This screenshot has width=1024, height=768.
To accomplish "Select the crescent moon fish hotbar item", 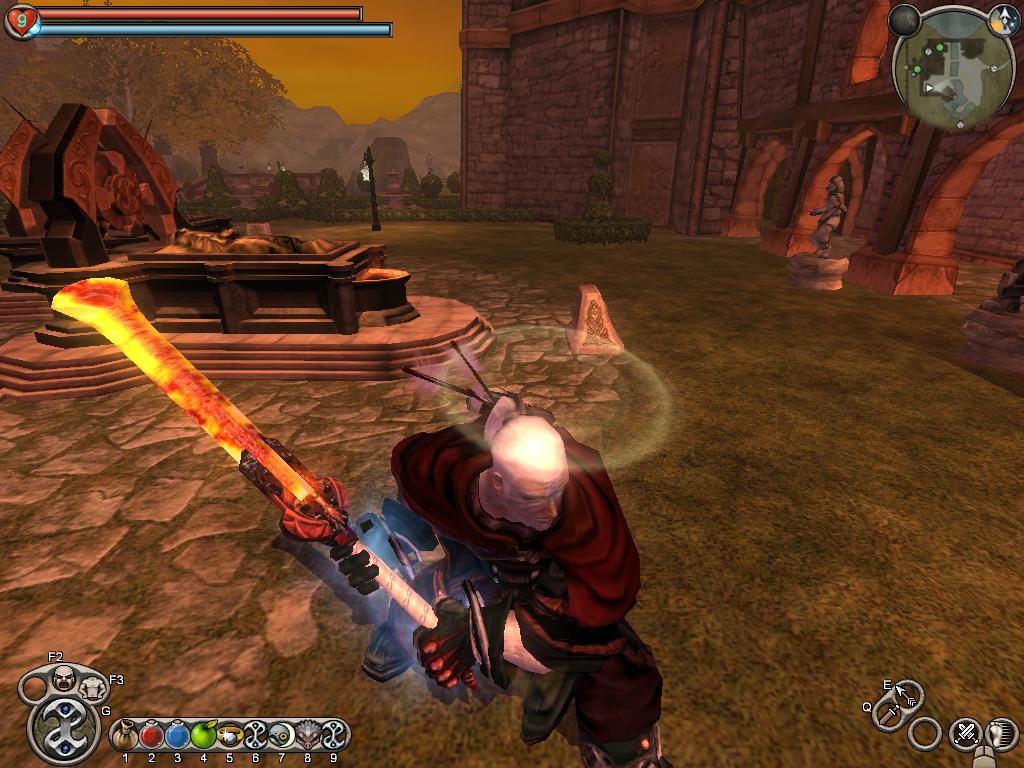I will coord(281,737).
